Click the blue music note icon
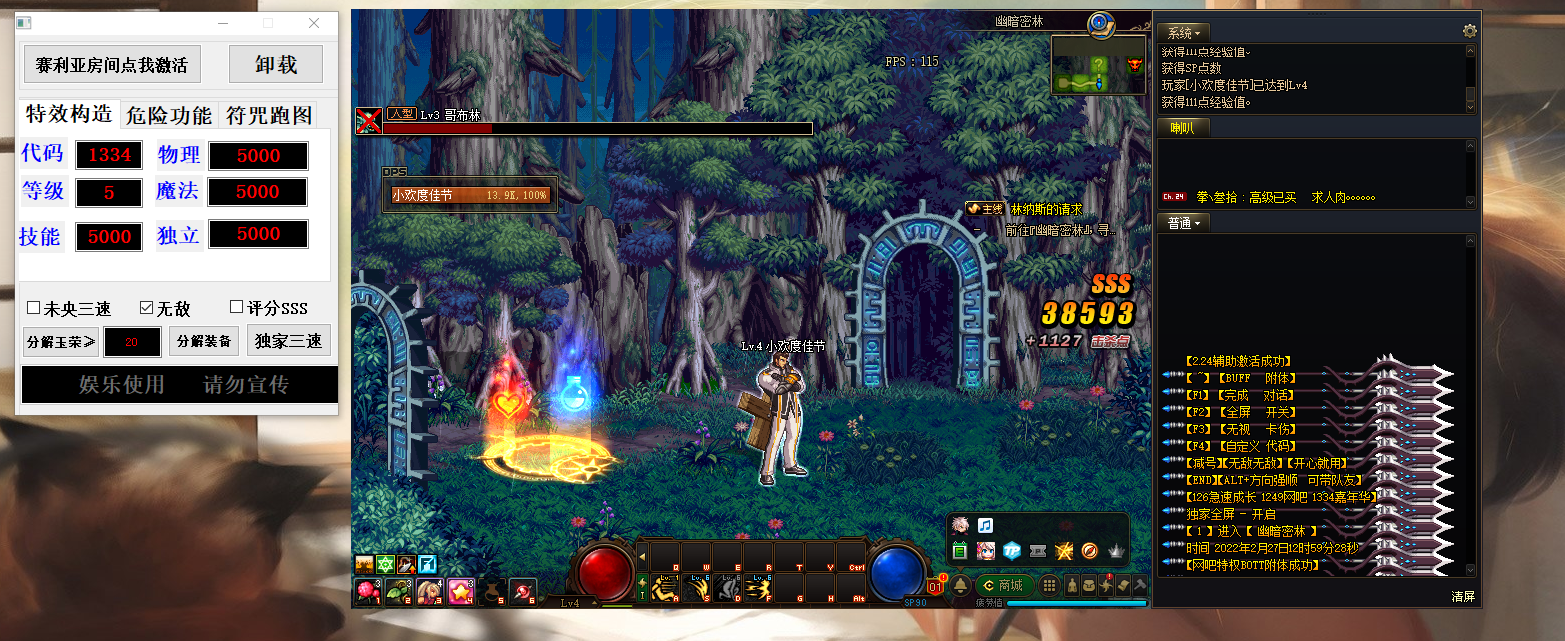 pyautogui.click(x=985, y=525)
